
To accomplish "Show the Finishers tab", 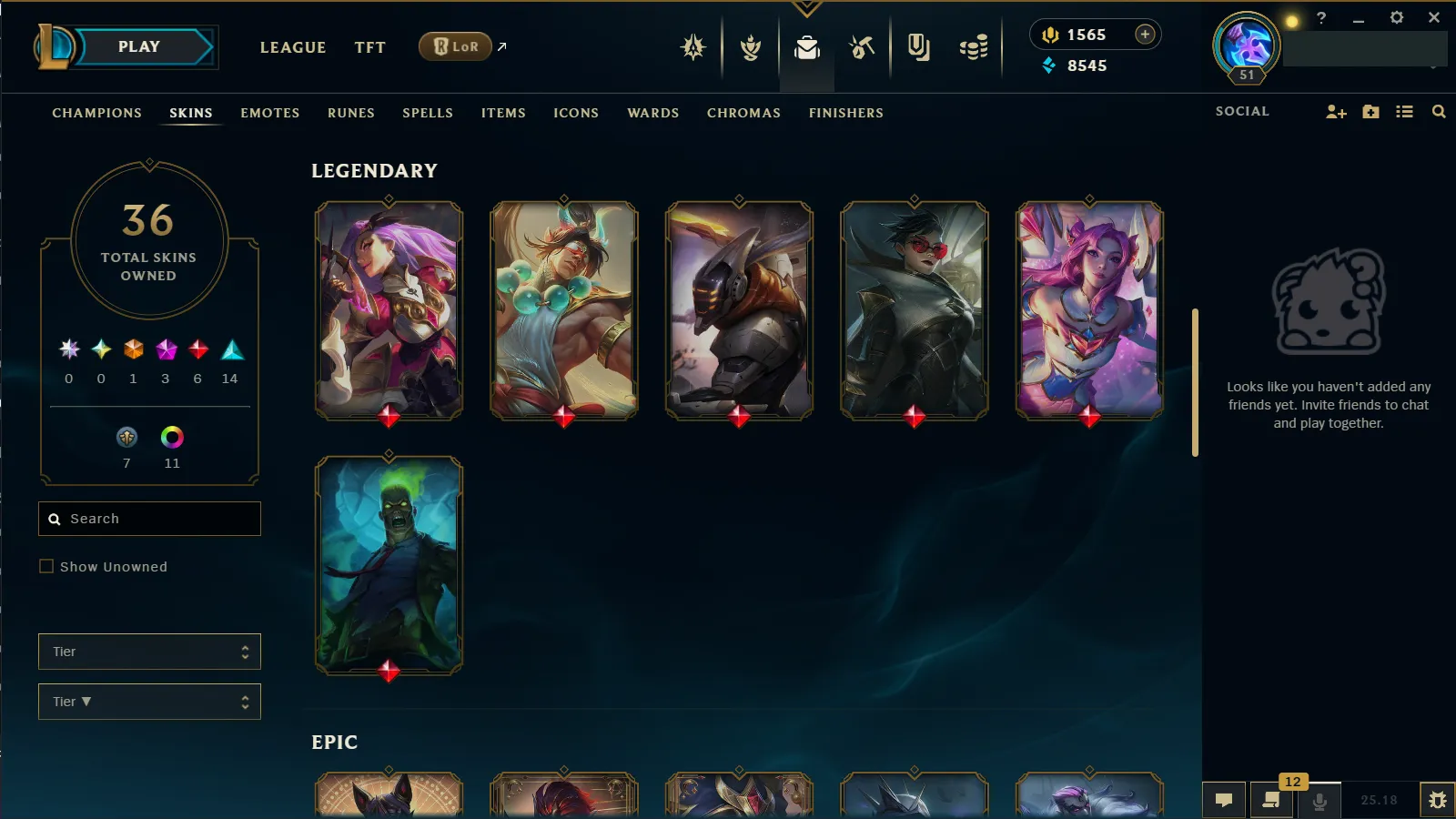I will 845,113.
